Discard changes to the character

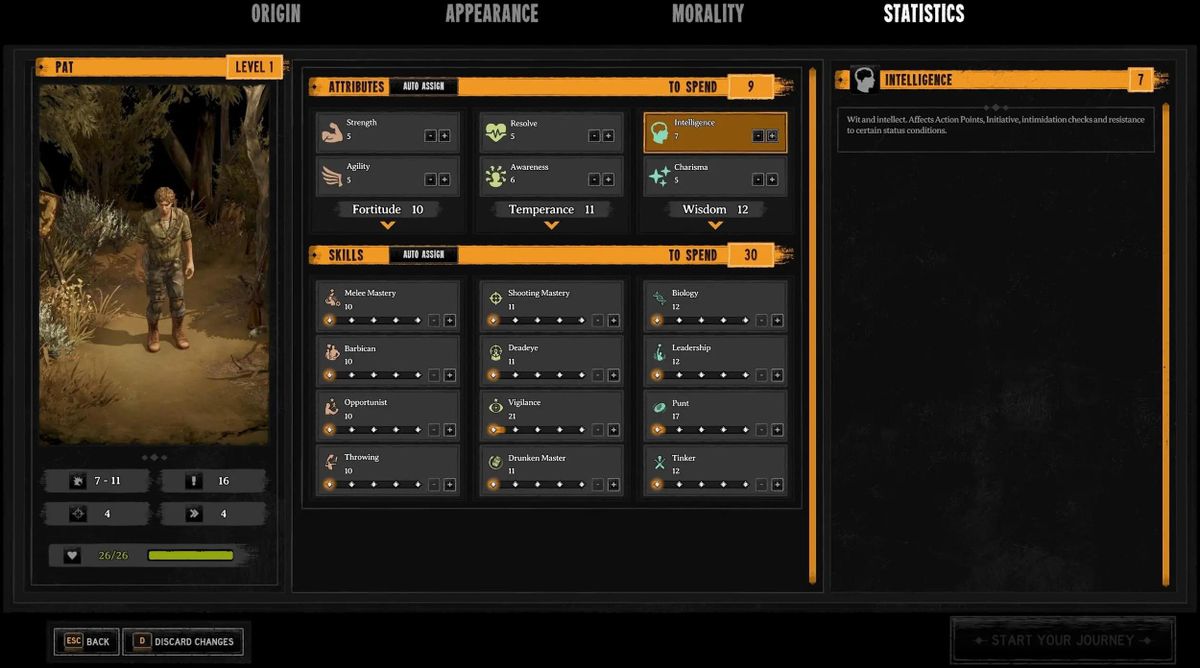[x=182, y=642]
